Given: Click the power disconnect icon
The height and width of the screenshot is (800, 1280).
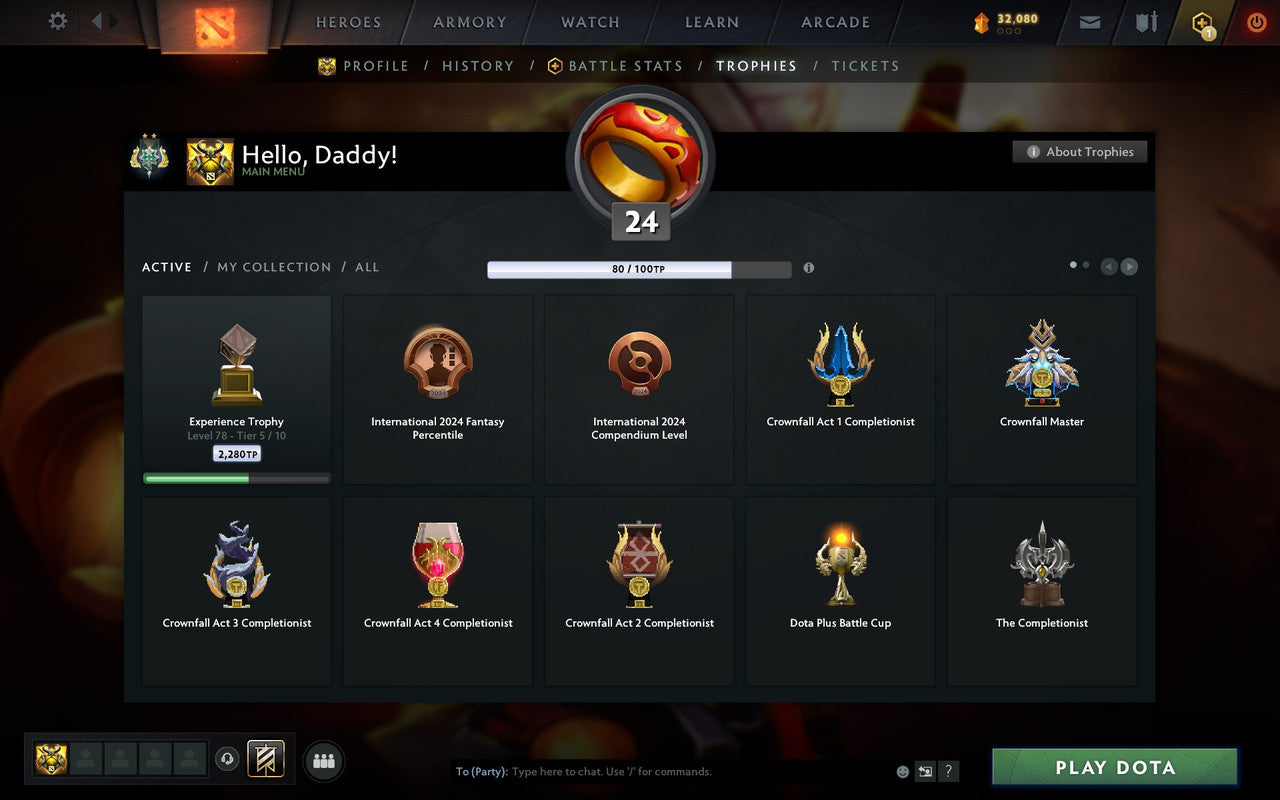Looking at the screenshot, I should [1256, 22].
